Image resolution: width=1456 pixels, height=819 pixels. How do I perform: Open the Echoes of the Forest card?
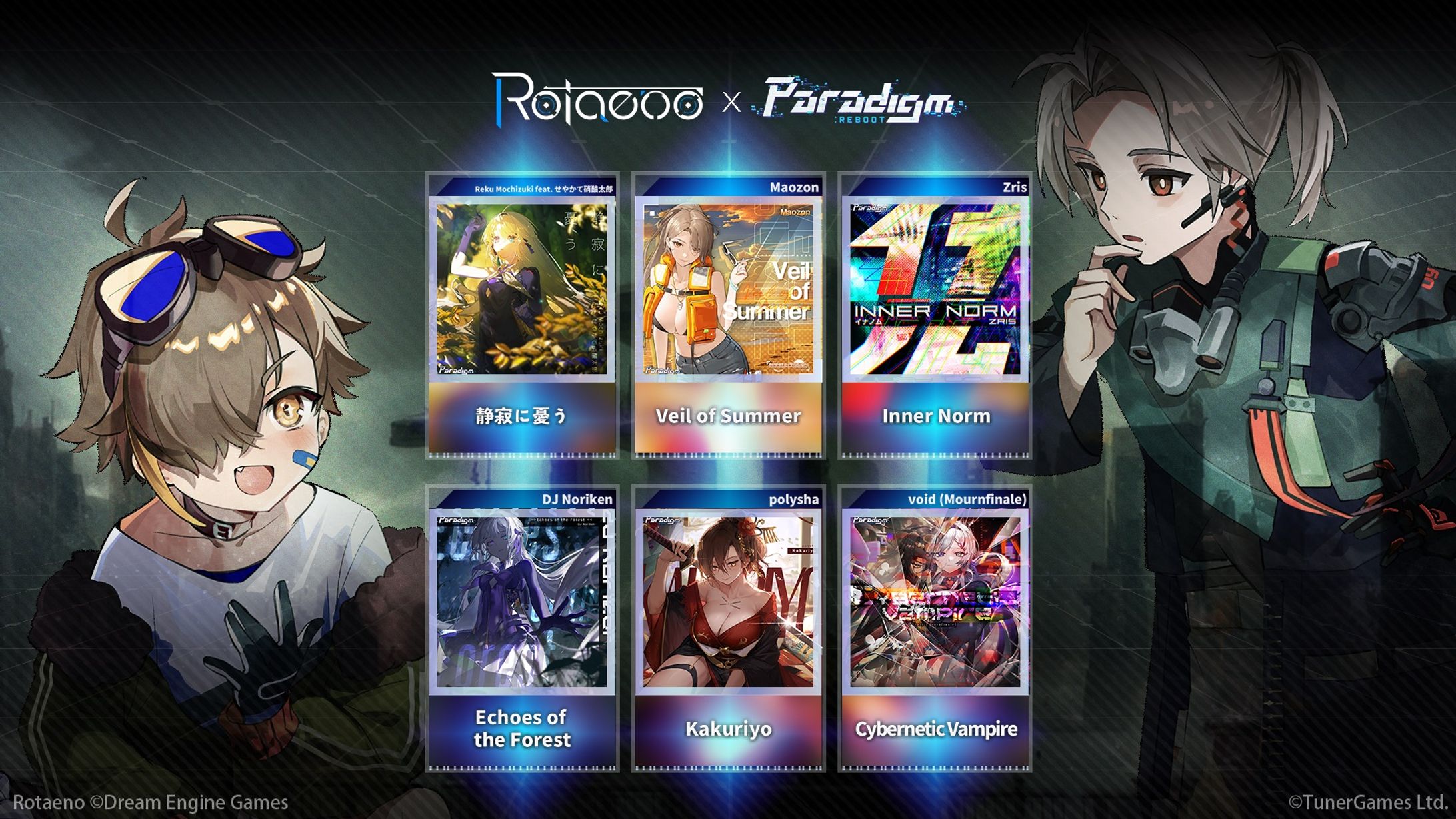pos(522,629)
